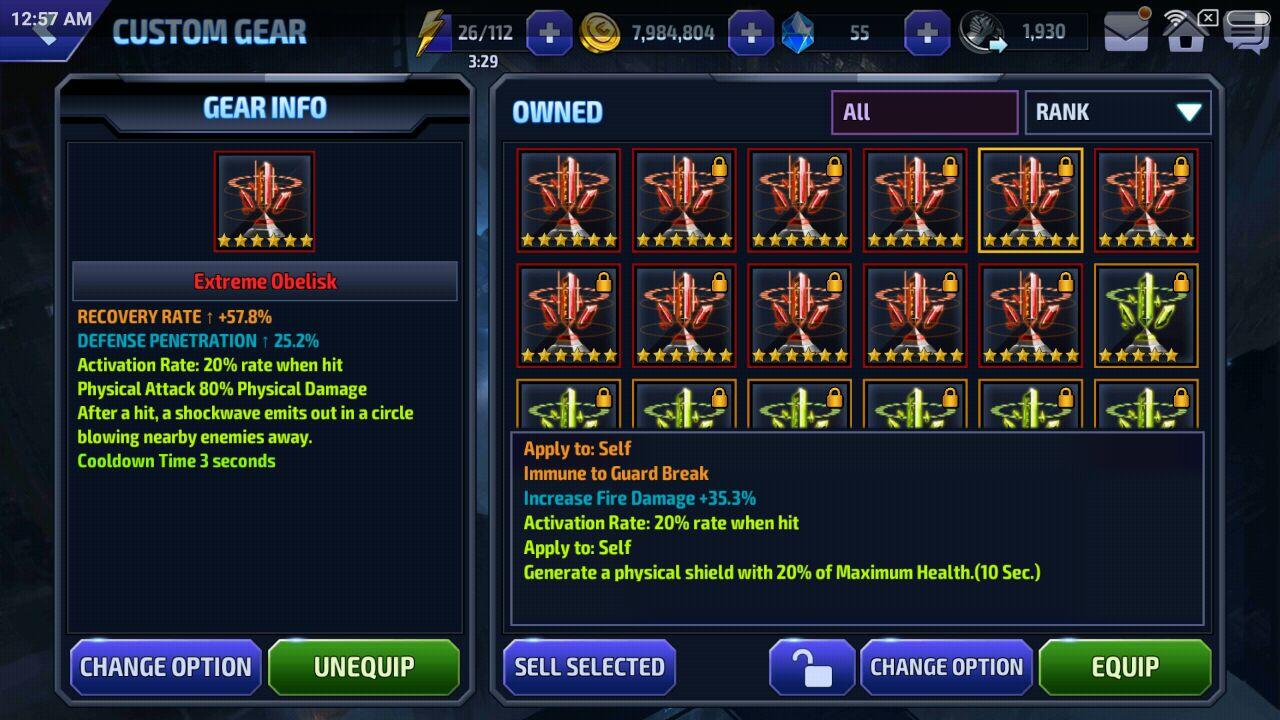Viewport: 1280px width, 720px height.
Task: Select the highlighted gold-bordered red obelisk
Action: pos(1030,200)
